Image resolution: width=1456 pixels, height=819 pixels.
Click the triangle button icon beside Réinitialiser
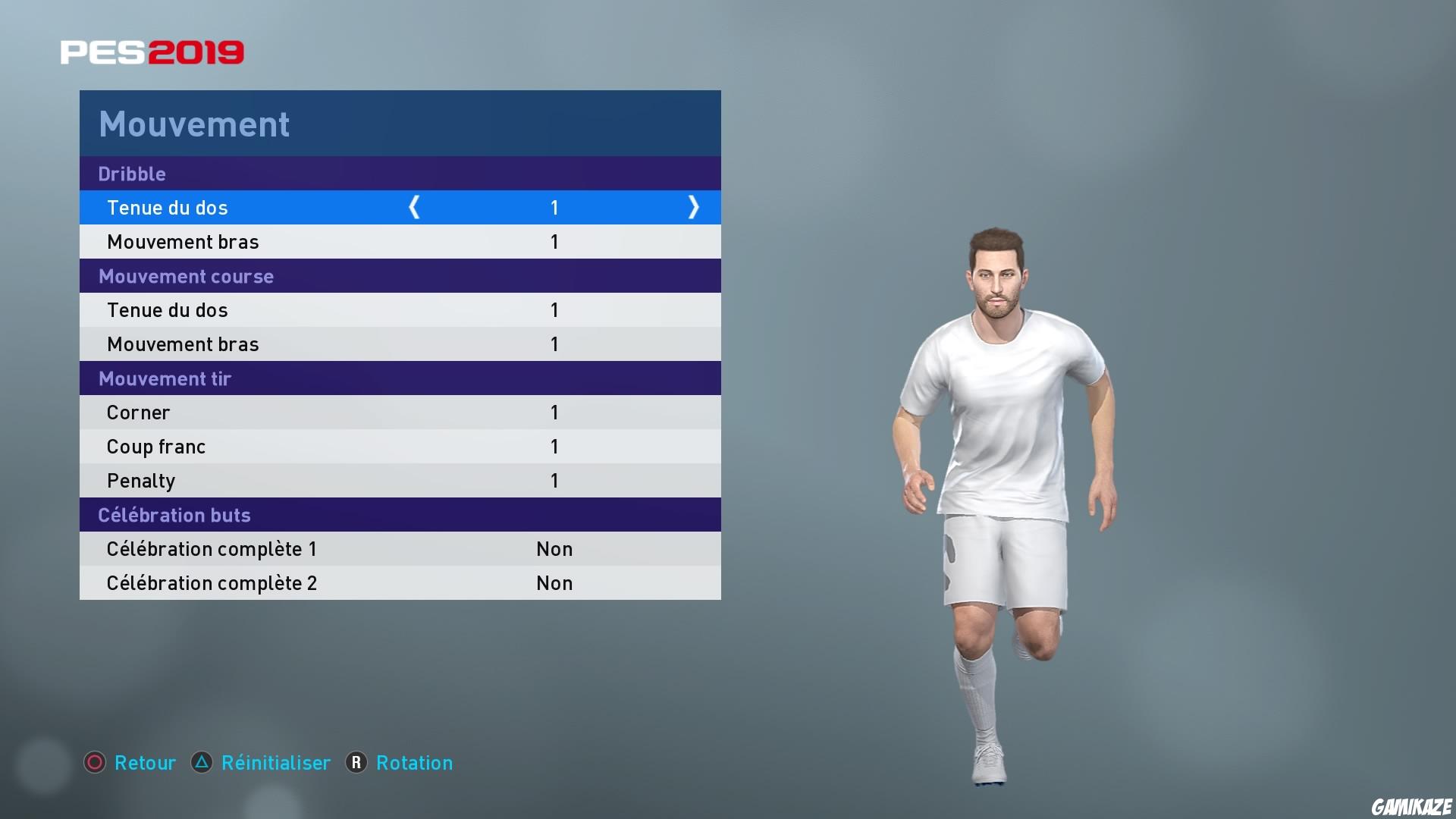tap(202, 763)
